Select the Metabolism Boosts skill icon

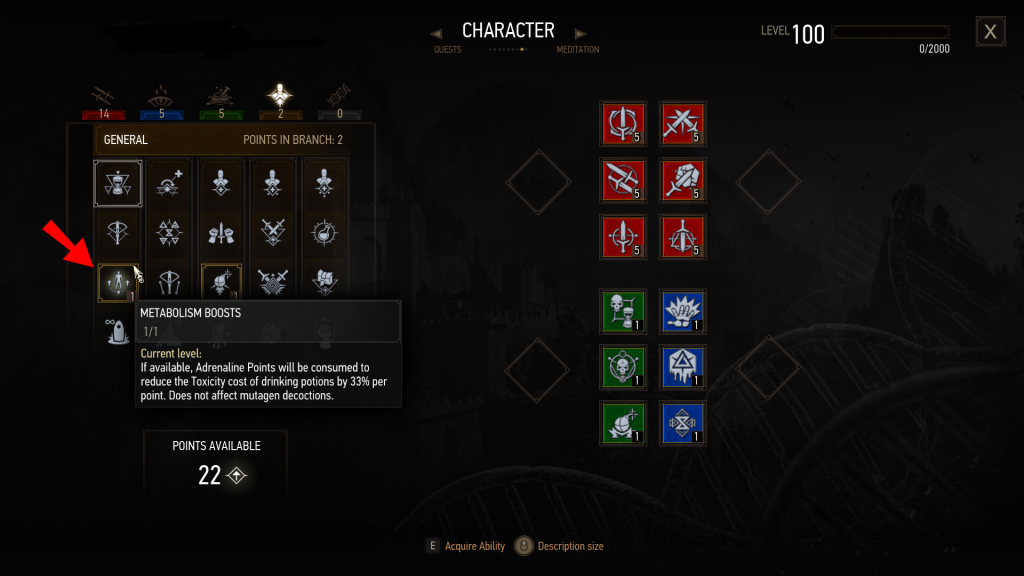(117, 283)
